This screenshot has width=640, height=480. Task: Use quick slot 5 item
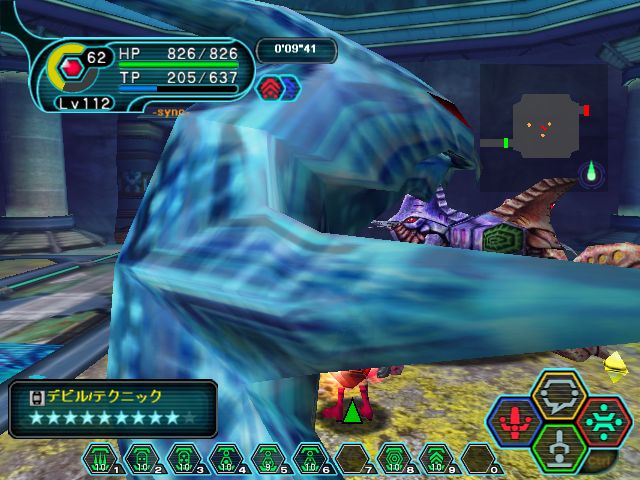point(268,458)
